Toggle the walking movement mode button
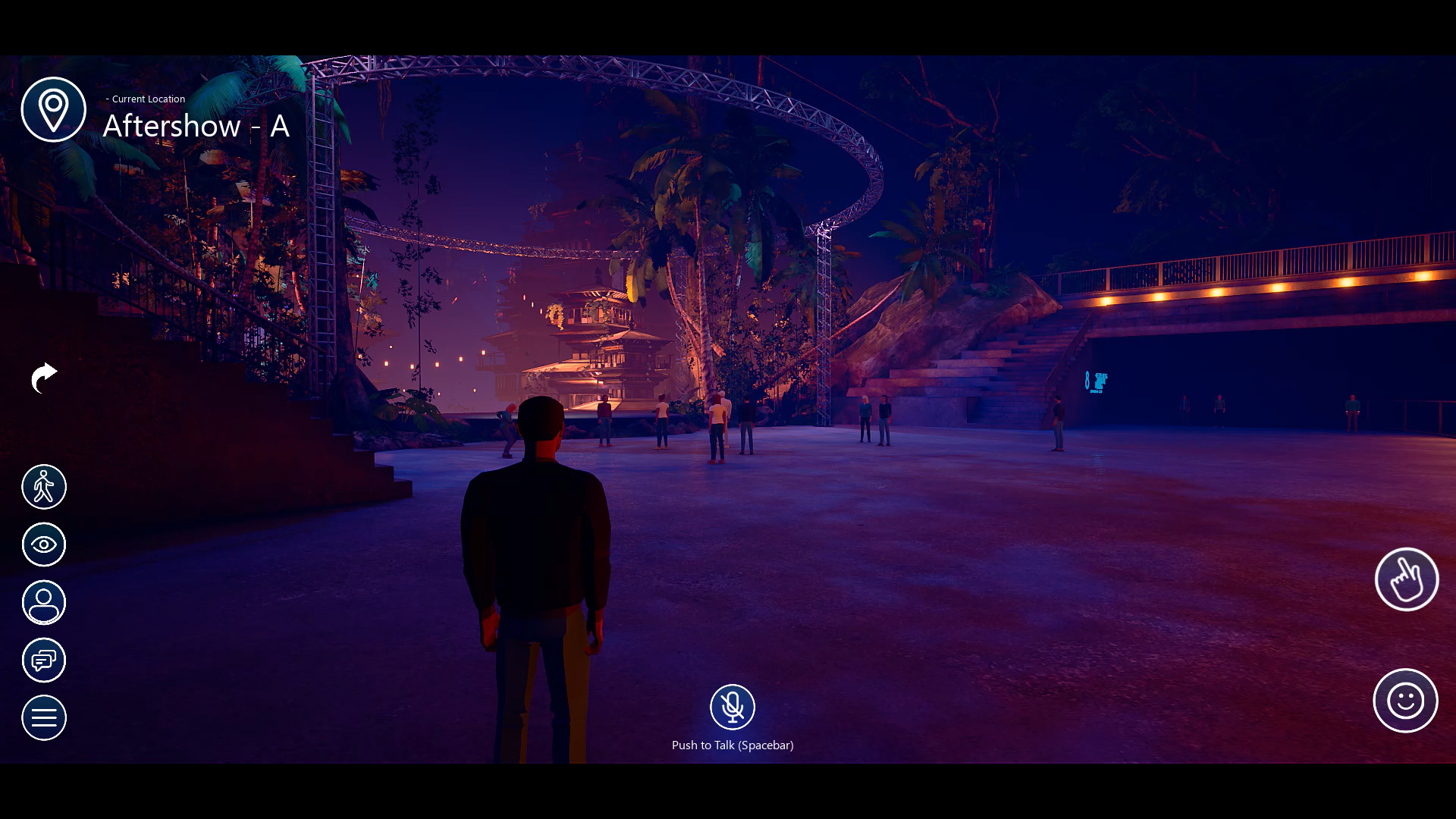This screenshot has width=1456, height=819. point(44,487)
